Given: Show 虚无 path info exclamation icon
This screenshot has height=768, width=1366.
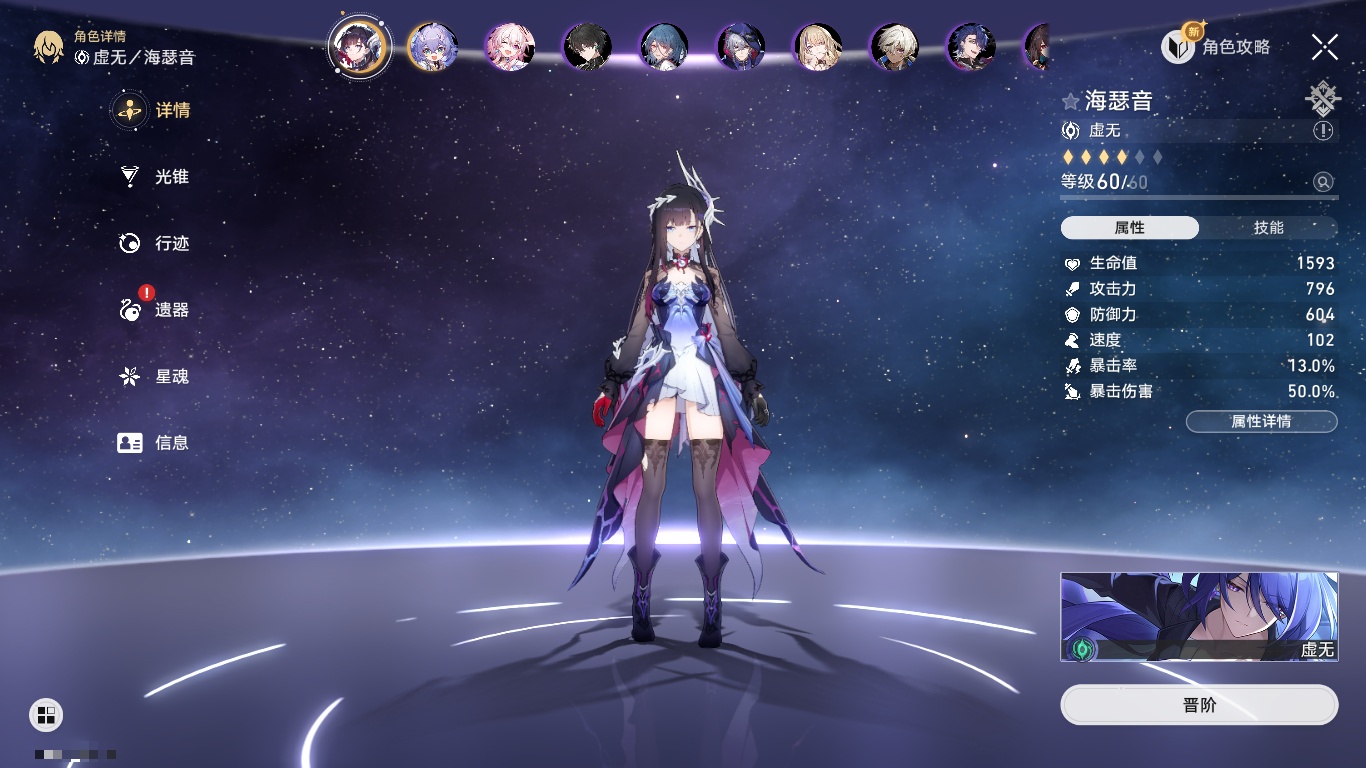Looking at the screenshot, I should tap(1323, 131).
